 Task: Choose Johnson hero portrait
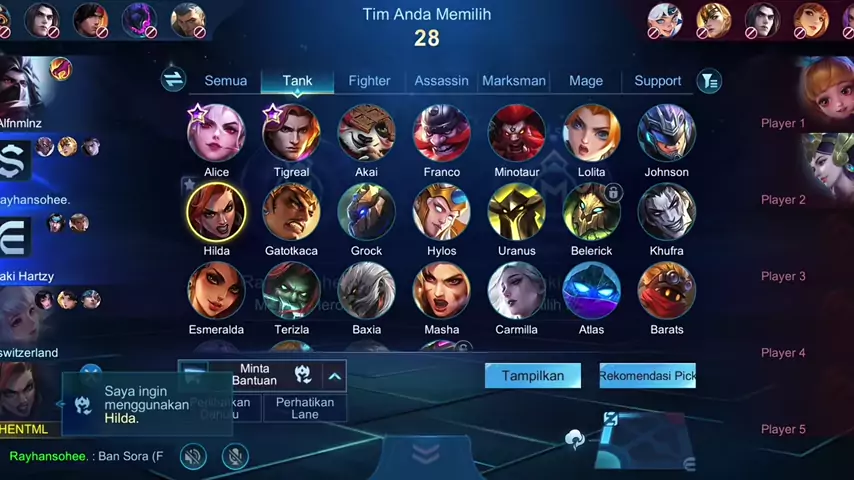667,133
